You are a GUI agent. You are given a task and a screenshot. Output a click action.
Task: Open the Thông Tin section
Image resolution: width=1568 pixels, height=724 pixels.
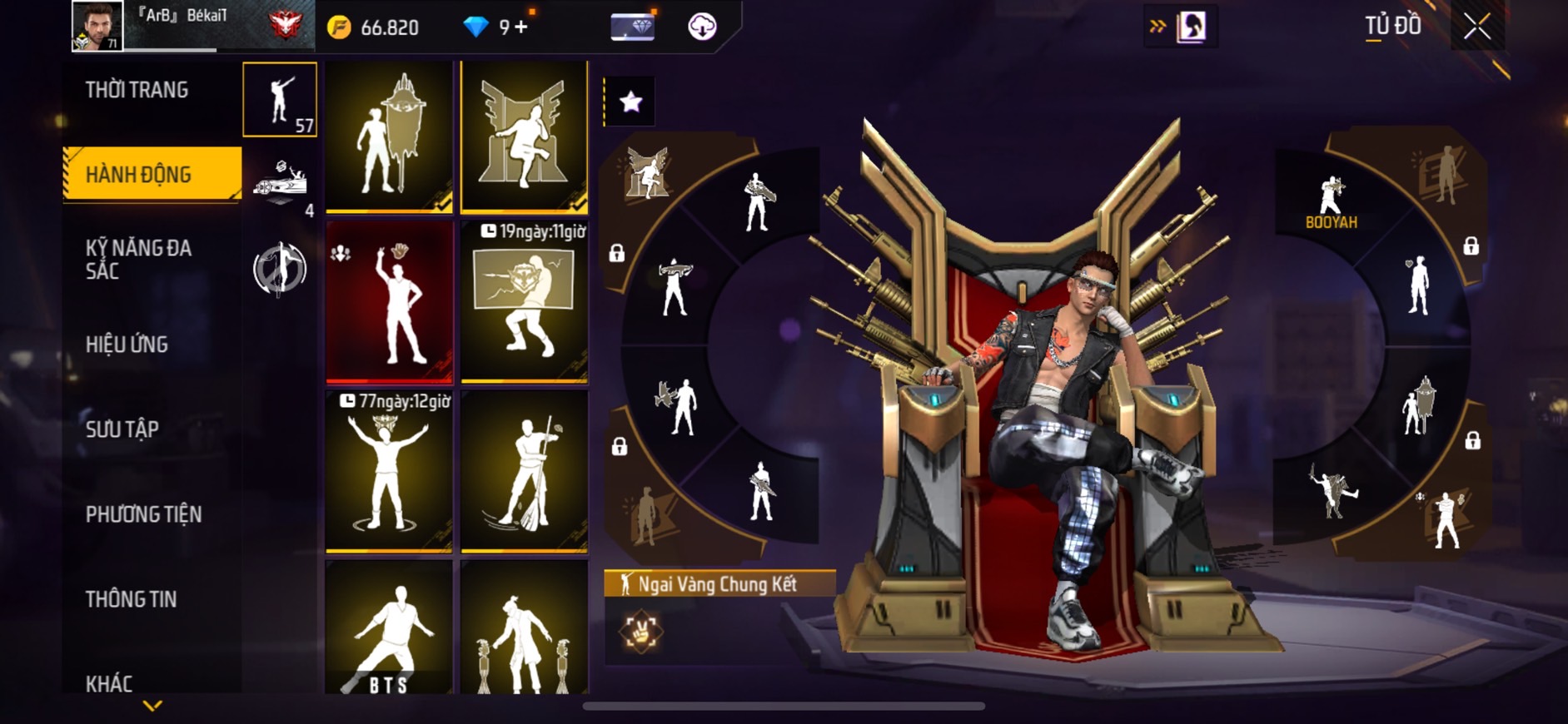click(x=131, y=599)
